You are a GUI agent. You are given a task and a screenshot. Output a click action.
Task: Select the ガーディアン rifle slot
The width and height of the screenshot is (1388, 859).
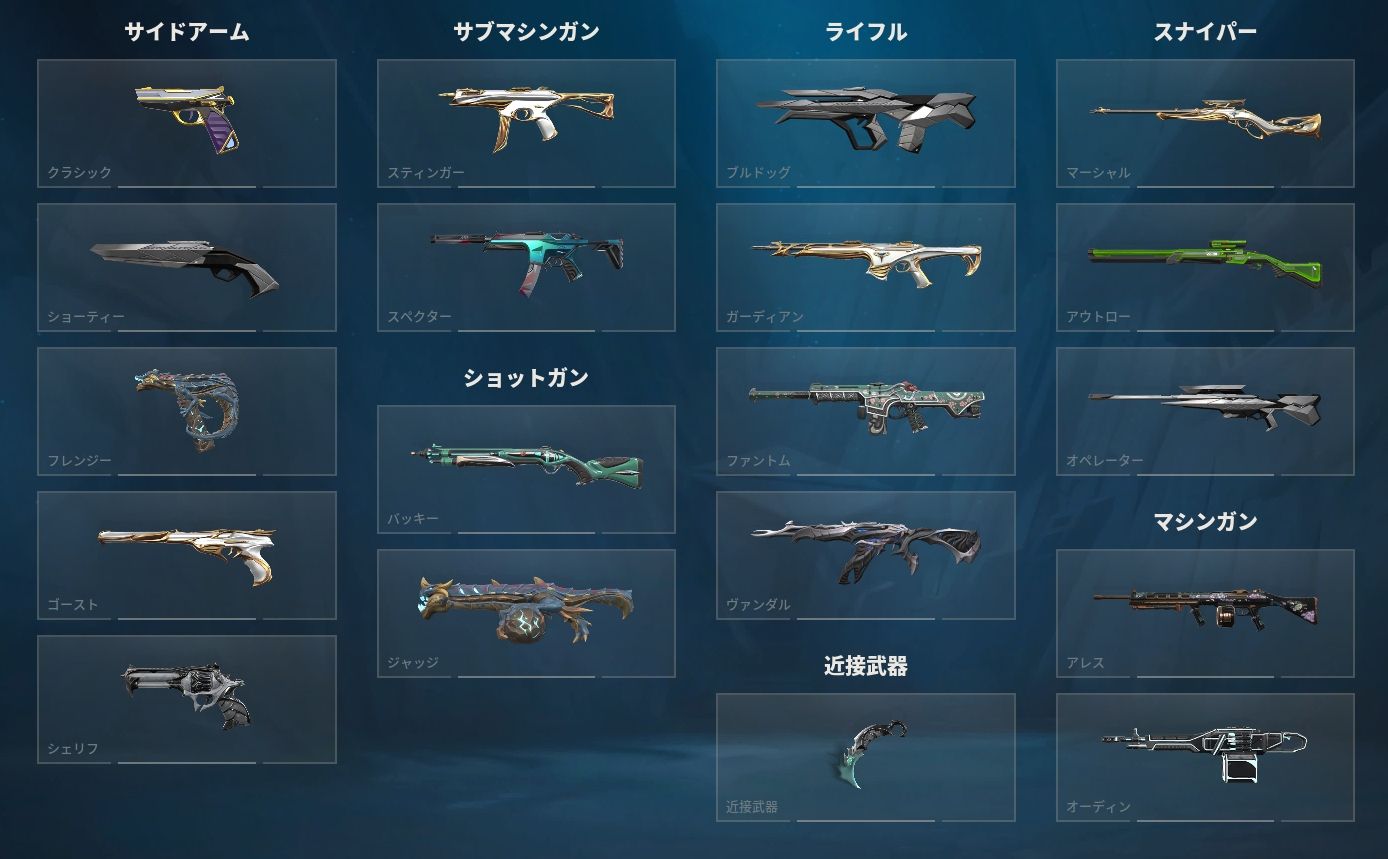pyautogui.click(x=866, y=267)
